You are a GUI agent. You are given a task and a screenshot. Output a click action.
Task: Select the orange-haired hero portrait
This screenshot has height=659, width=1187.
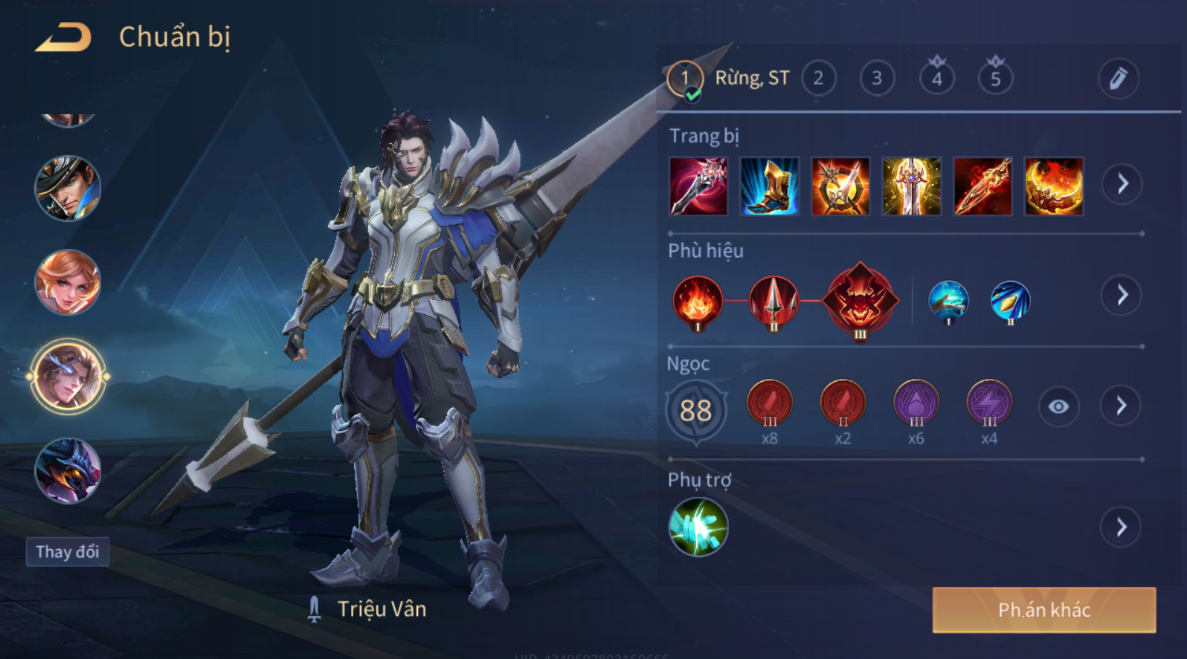point(68,282)
